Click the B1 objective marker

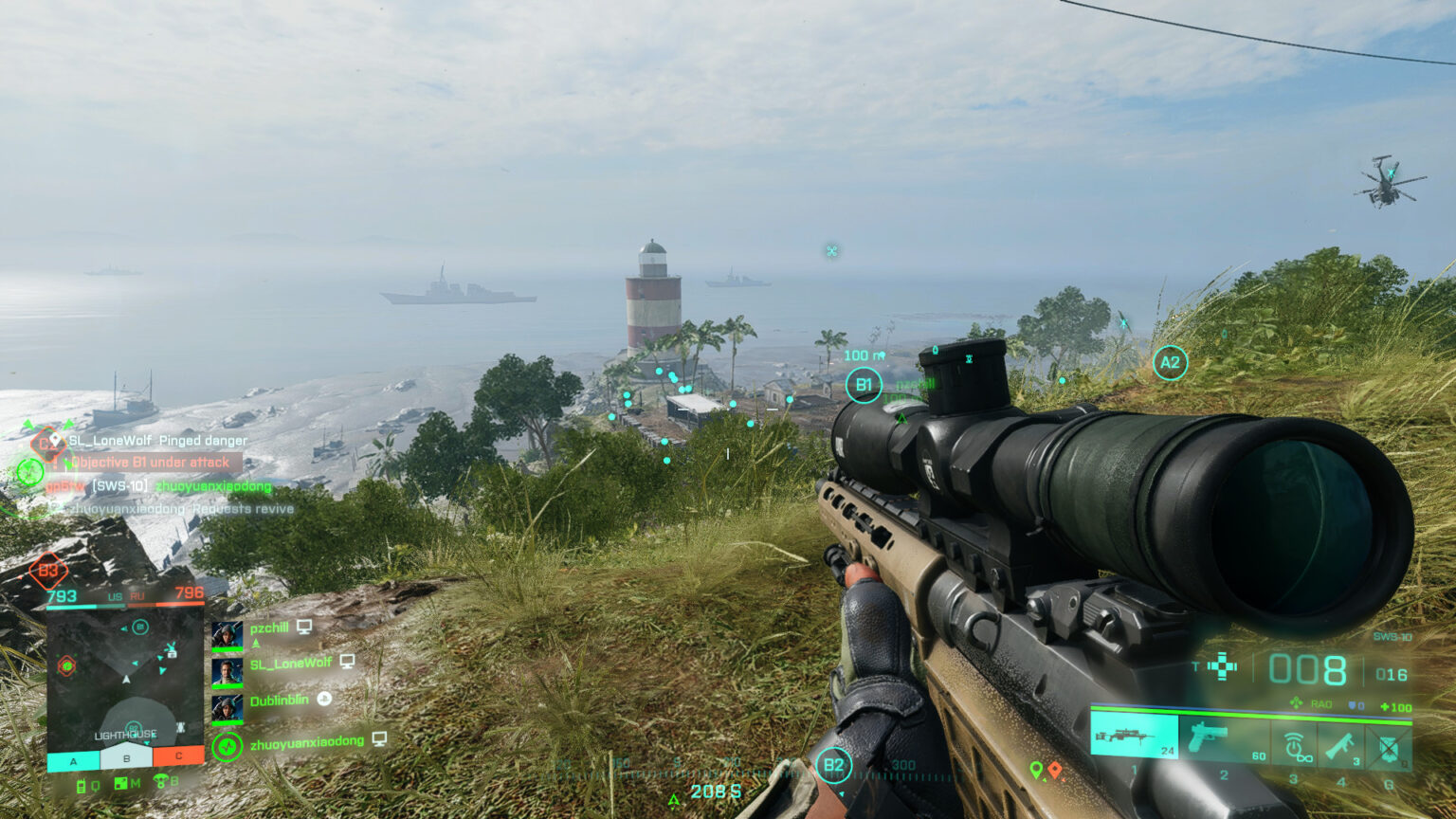tap(864, 385)
